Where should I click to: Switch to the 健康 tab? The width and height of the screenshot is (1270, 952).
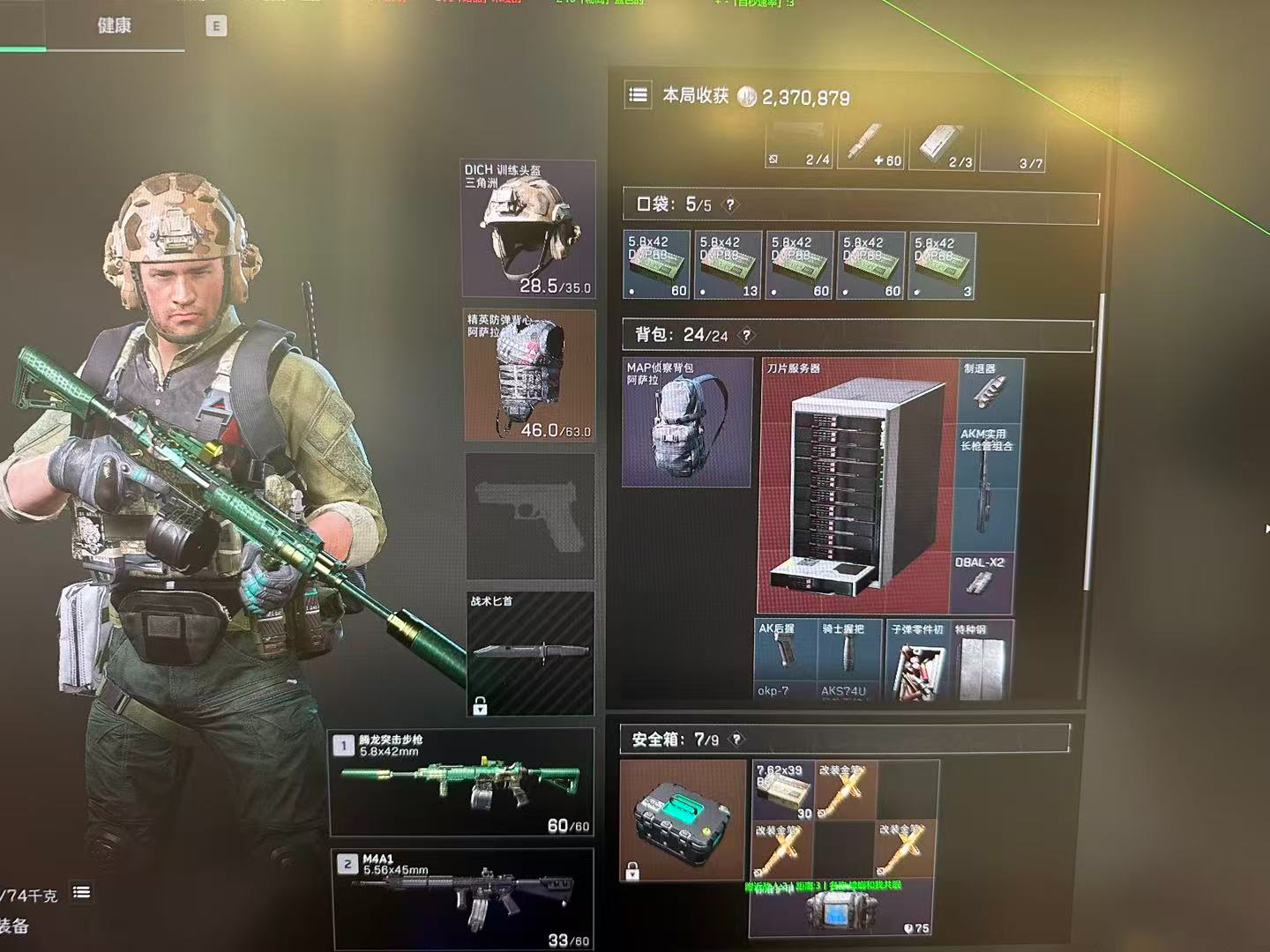[x=114, y=26]
